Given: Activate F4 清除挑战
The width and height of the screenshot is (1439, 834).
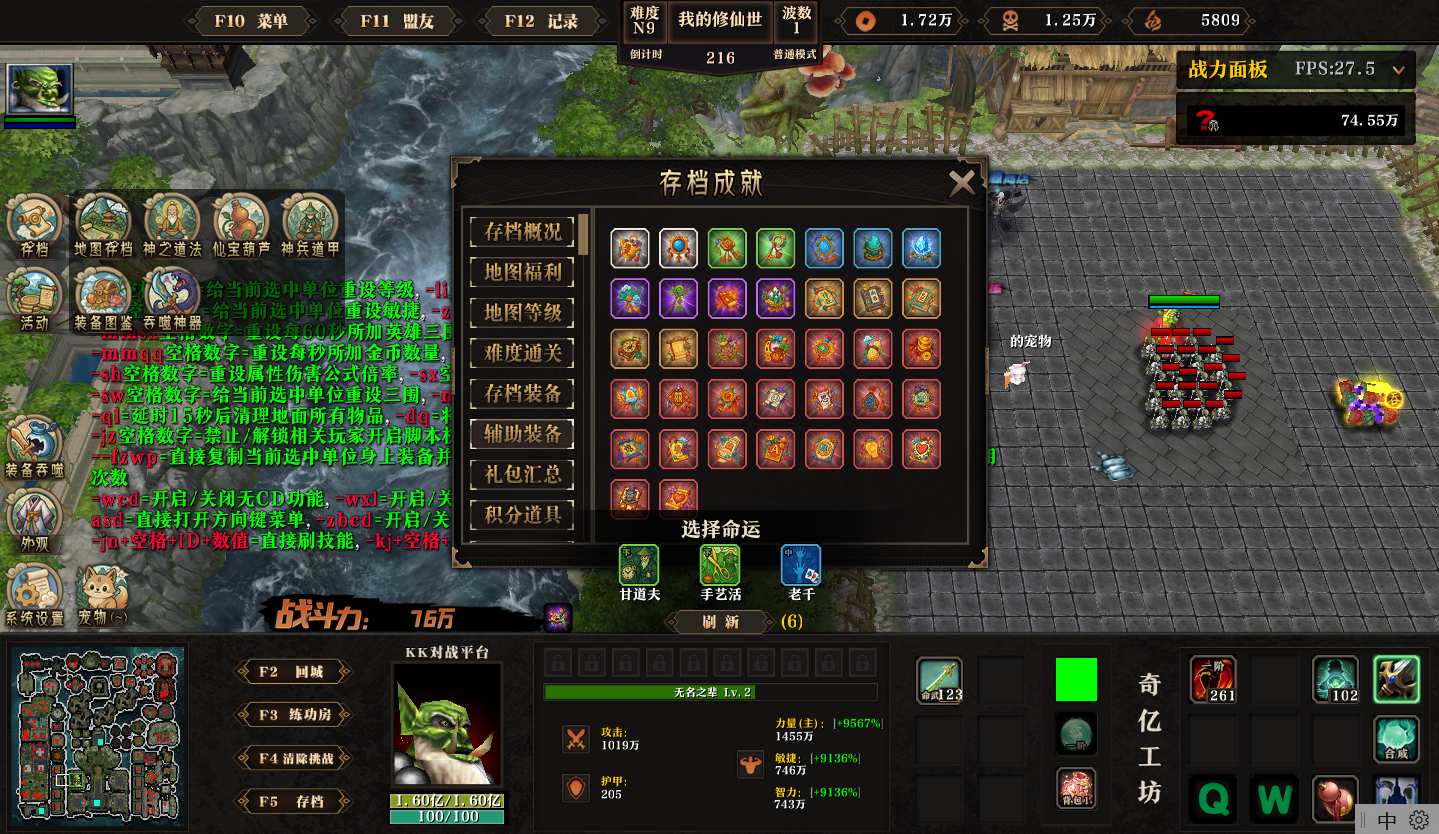Looking at the screenshot, I should (292, 758).
